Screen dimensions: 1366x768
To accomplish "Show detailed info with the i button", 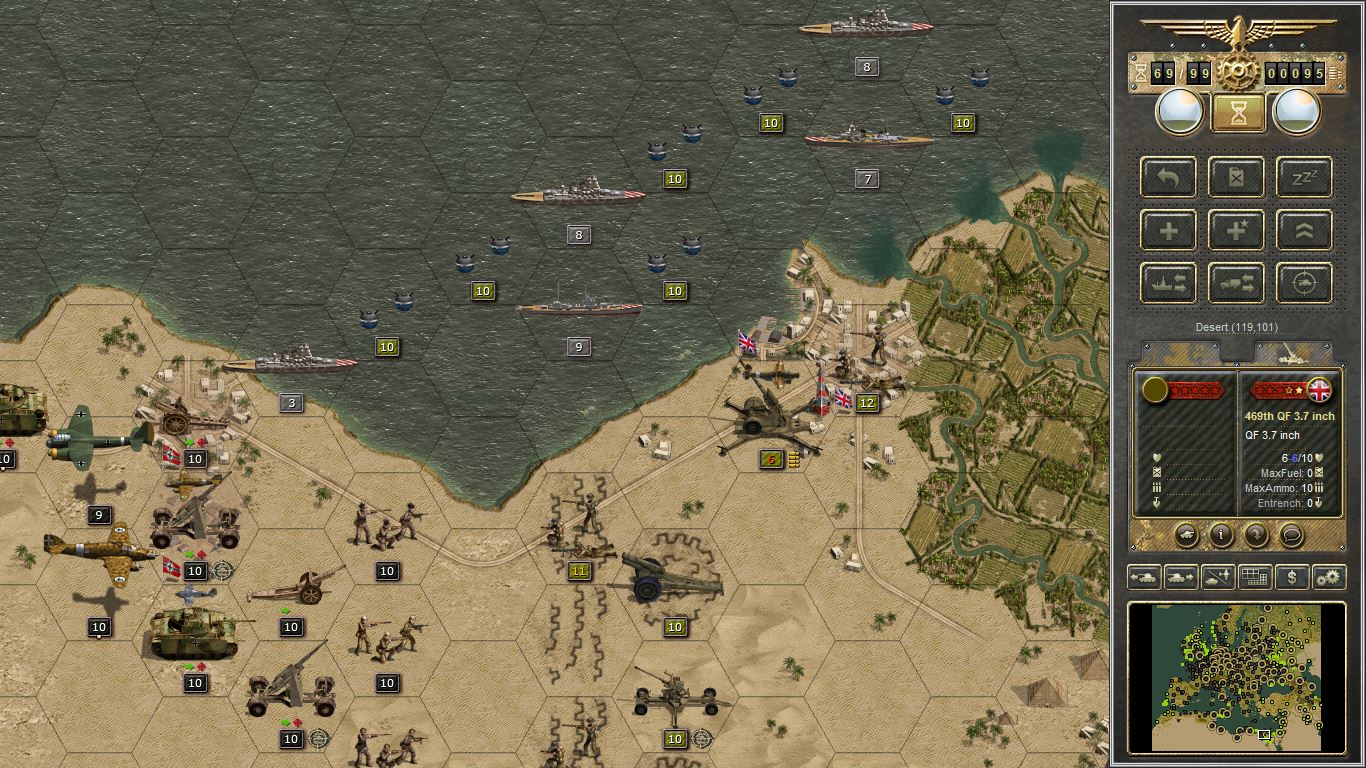I will [1220, 537].
